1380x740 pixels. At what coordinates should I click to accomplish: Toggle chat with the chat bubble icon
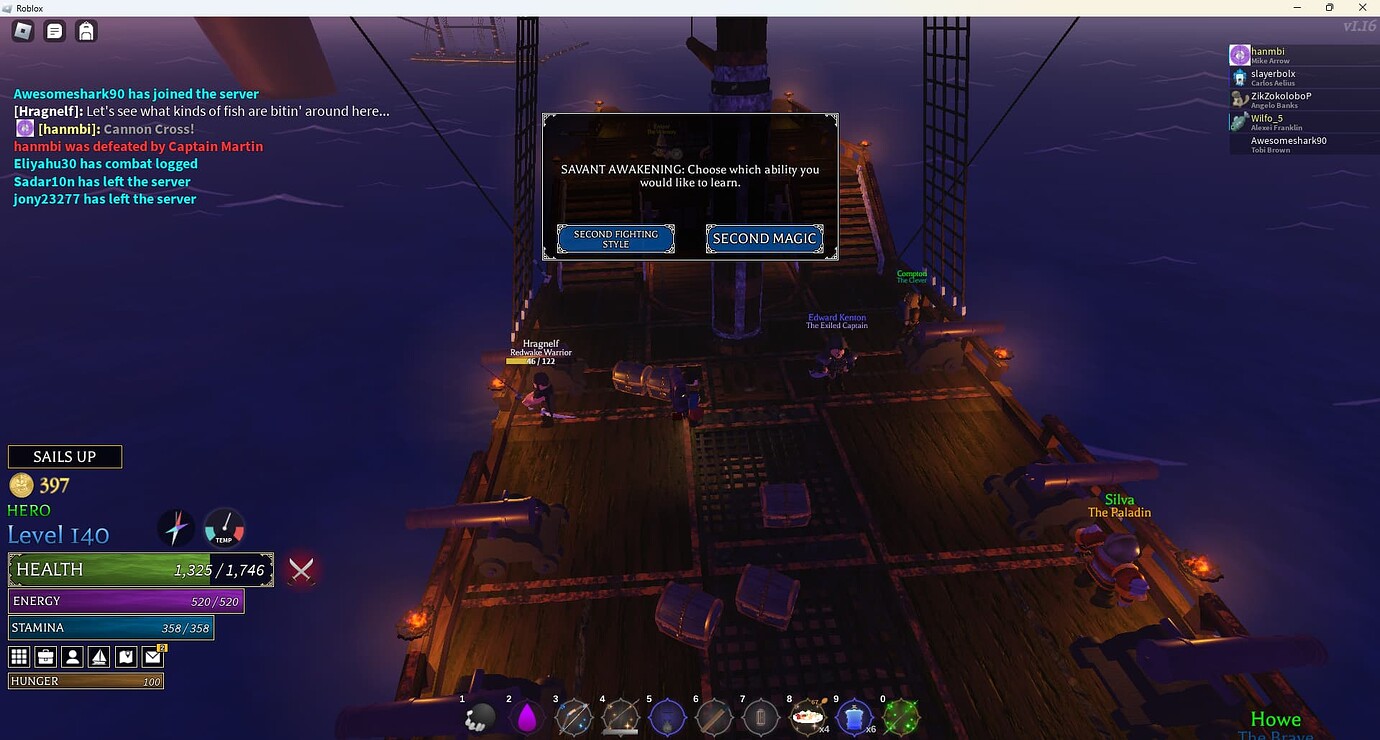click(54, 31)
